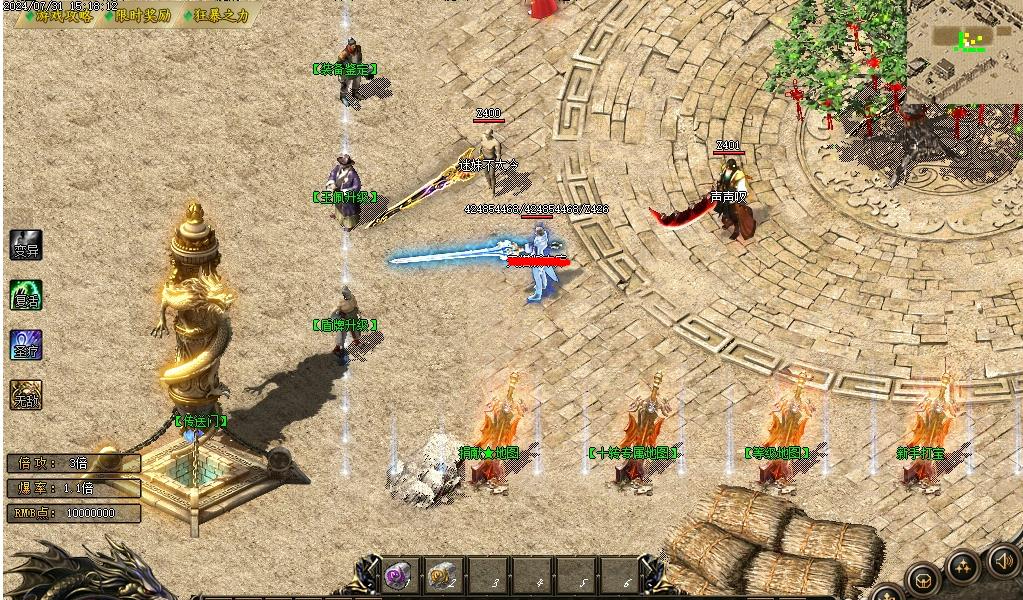Use the green 复活 revive skill

click(26, 295)
